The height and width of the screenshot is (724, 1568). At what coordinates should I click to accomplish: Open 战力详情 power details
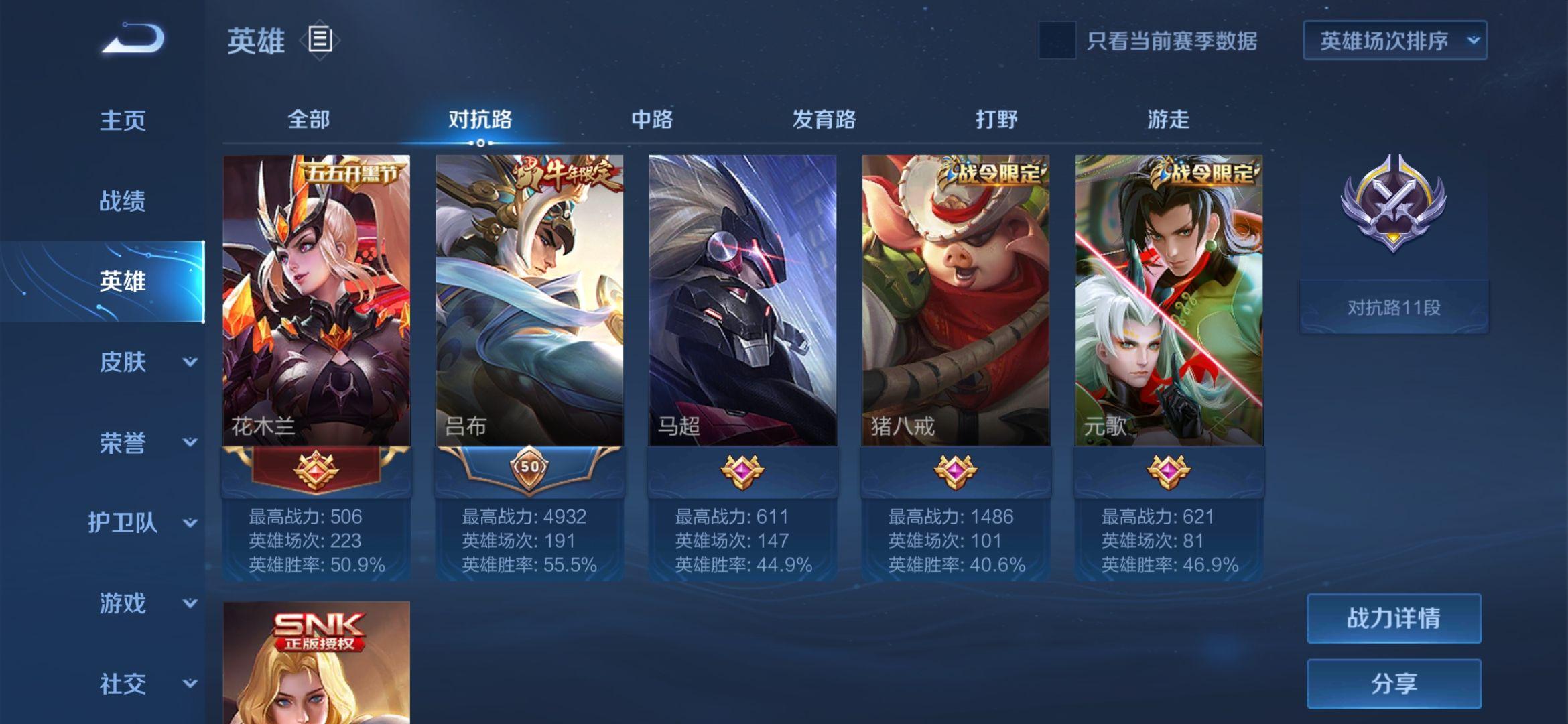point(1394,618)
